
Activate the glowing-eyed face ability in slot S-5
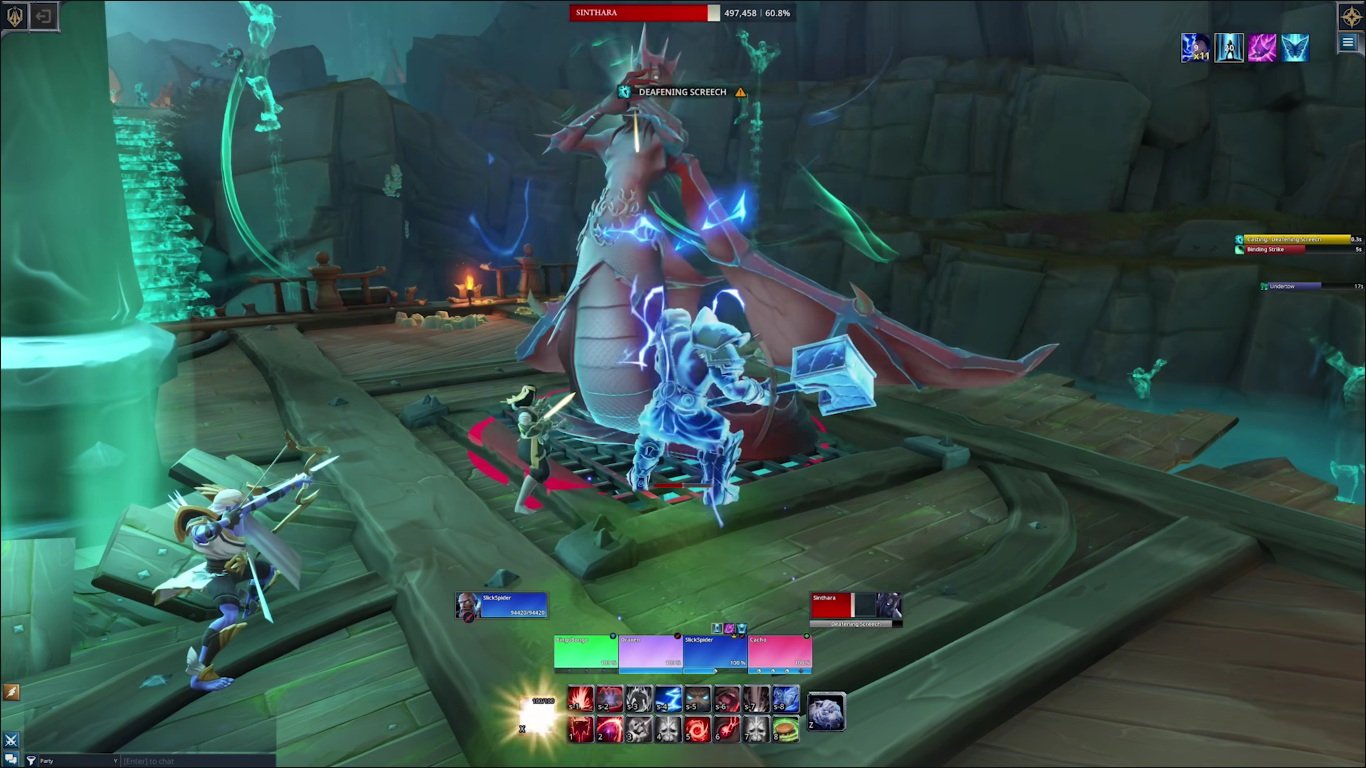698,699
